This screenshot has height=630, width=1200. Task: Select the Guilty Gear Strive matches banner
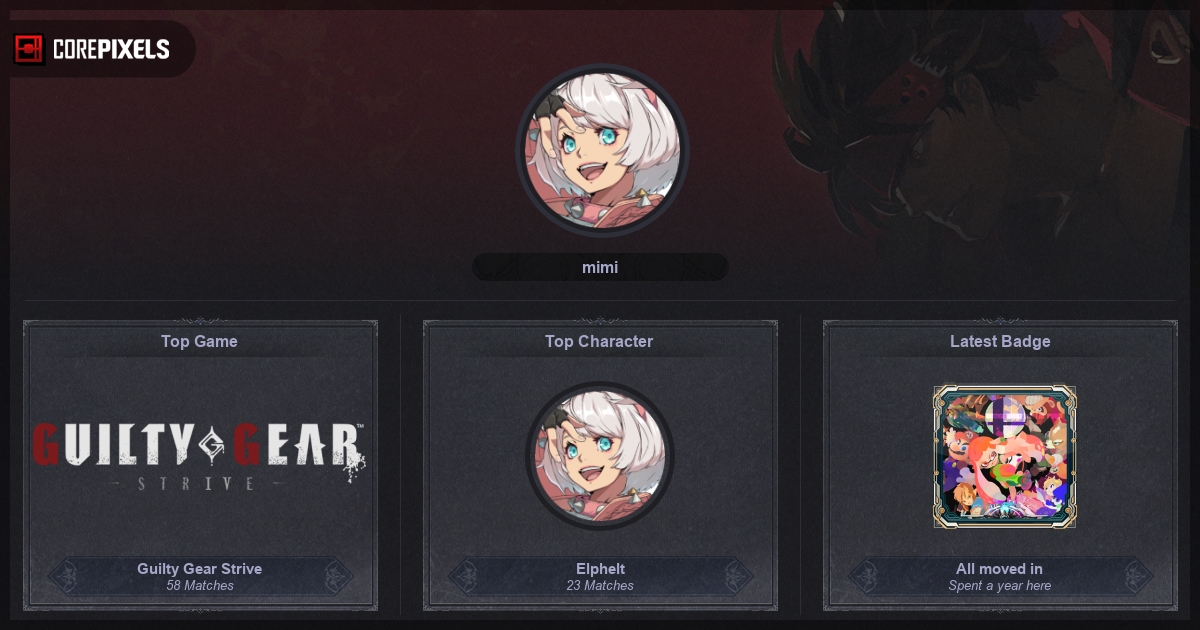[x=200, y=576]
